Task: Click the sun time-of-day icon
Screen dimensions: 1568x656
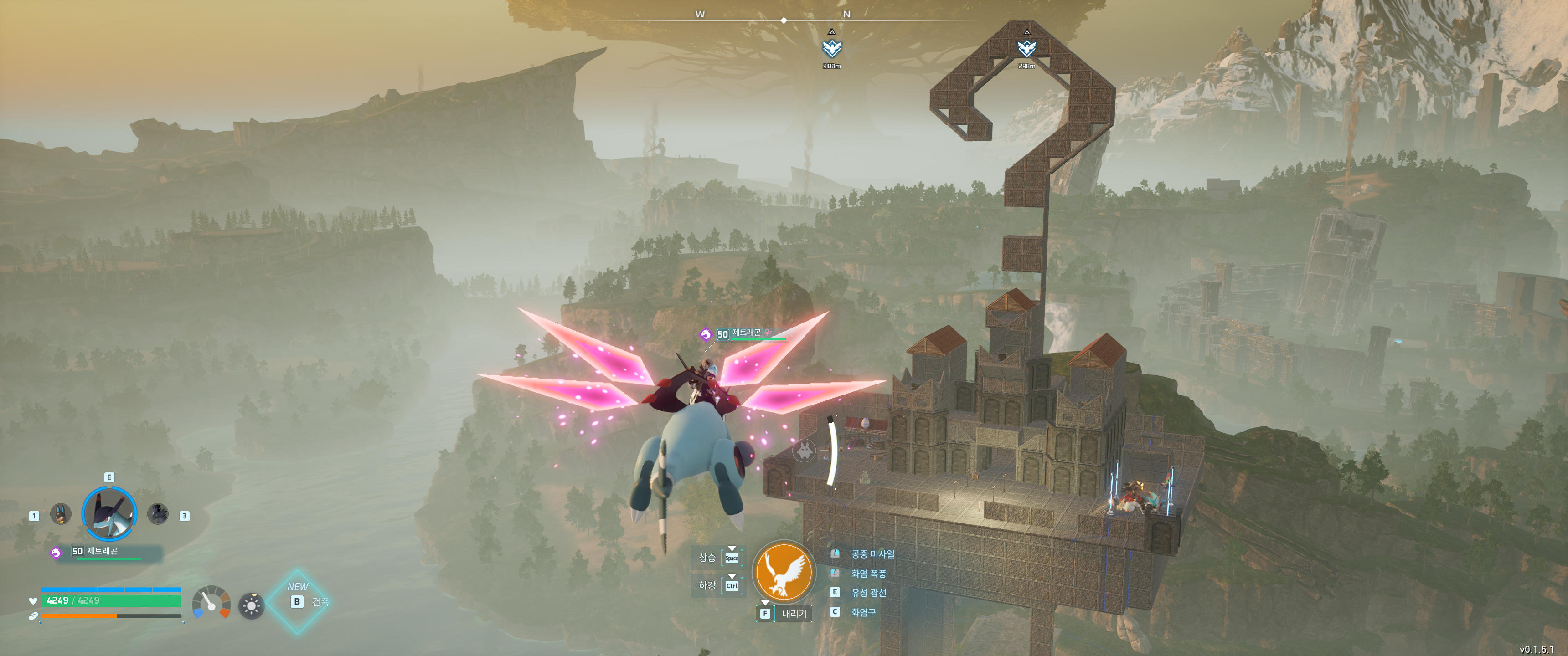Action: 252,605
